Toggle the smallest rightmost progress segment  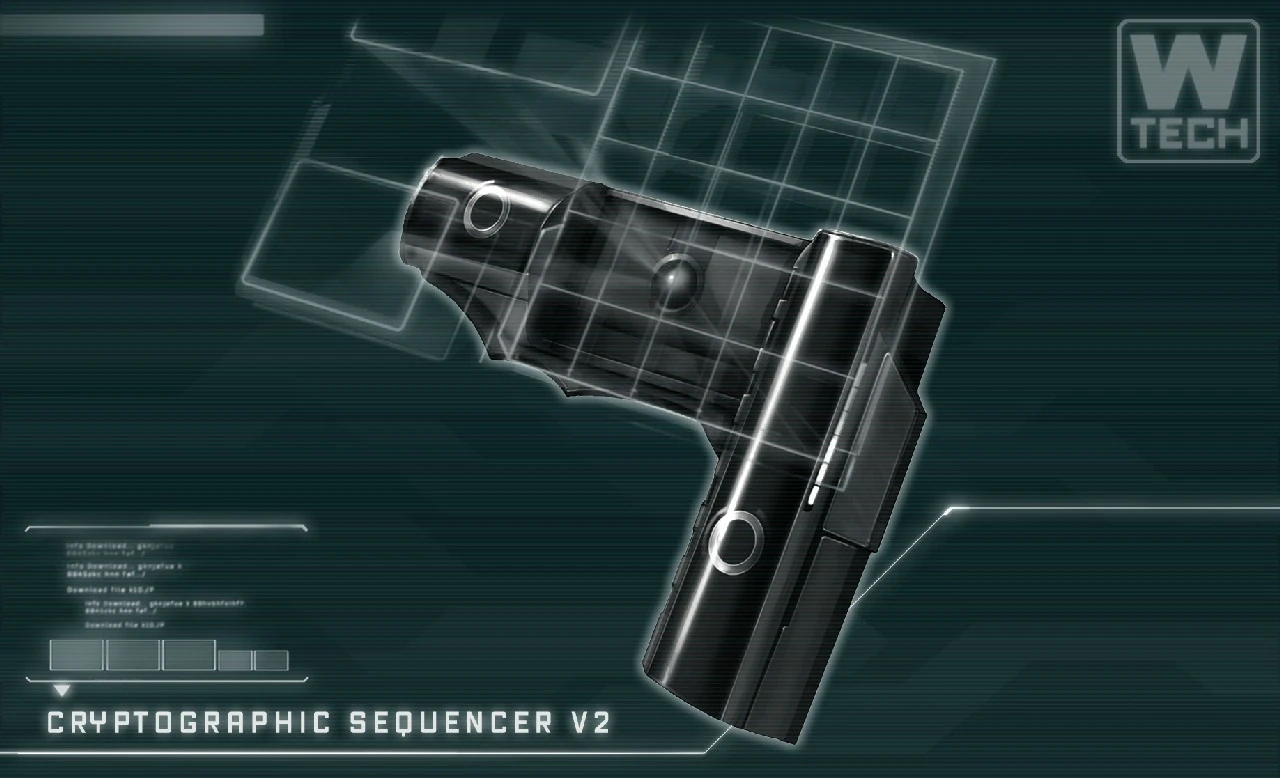(271, 660)
